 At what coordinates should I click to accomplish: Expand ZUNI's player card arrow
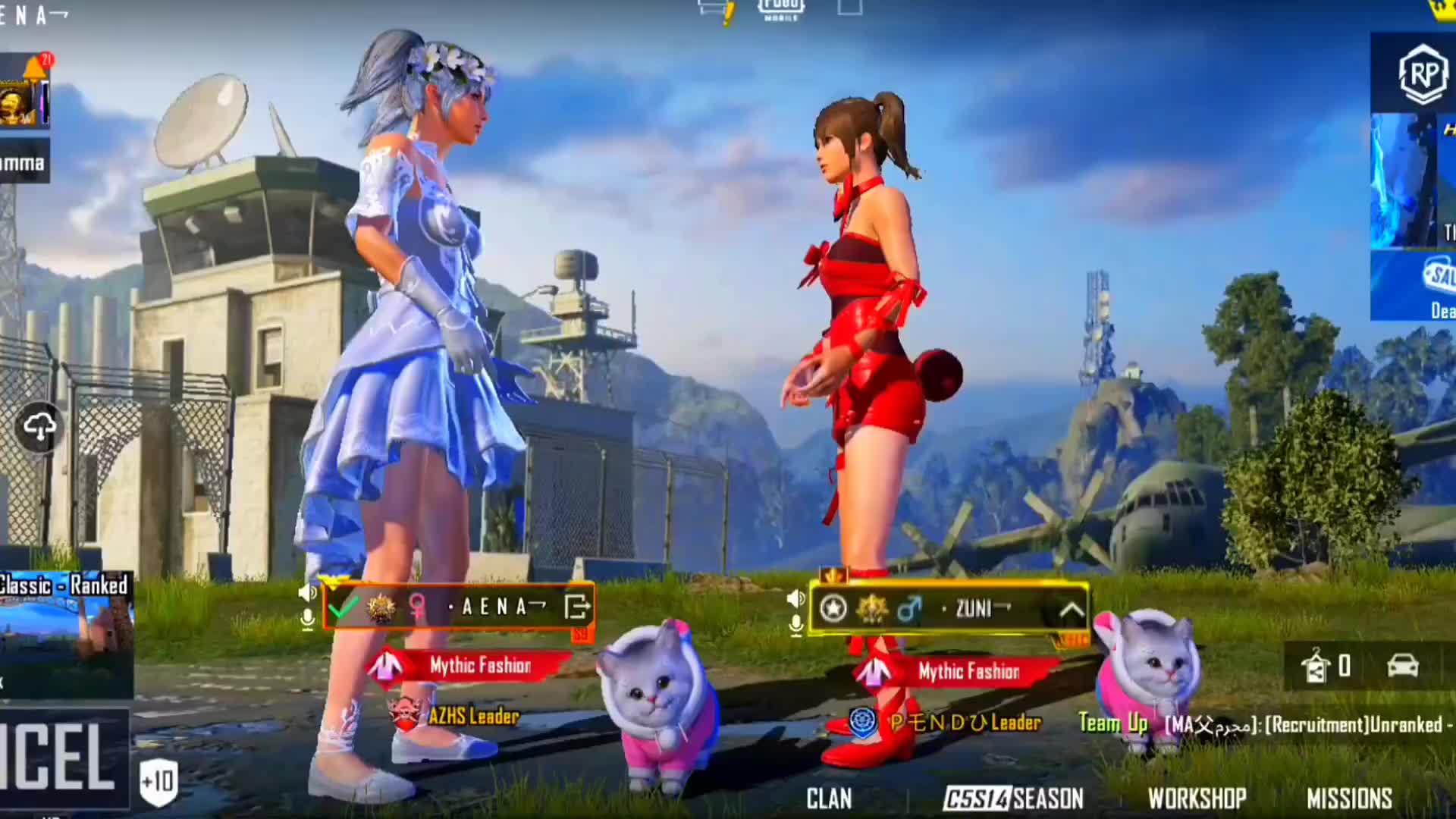pos(1071,610)
